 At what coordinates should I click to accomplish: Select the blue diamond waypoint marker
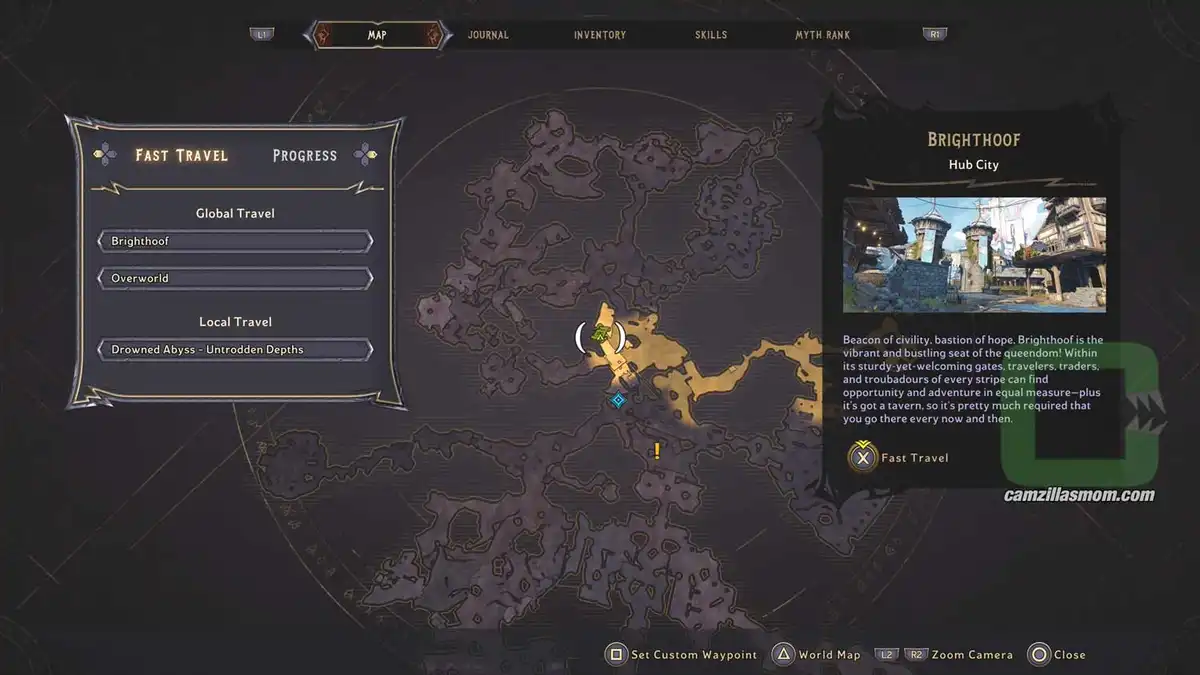(x=618, y=400)
